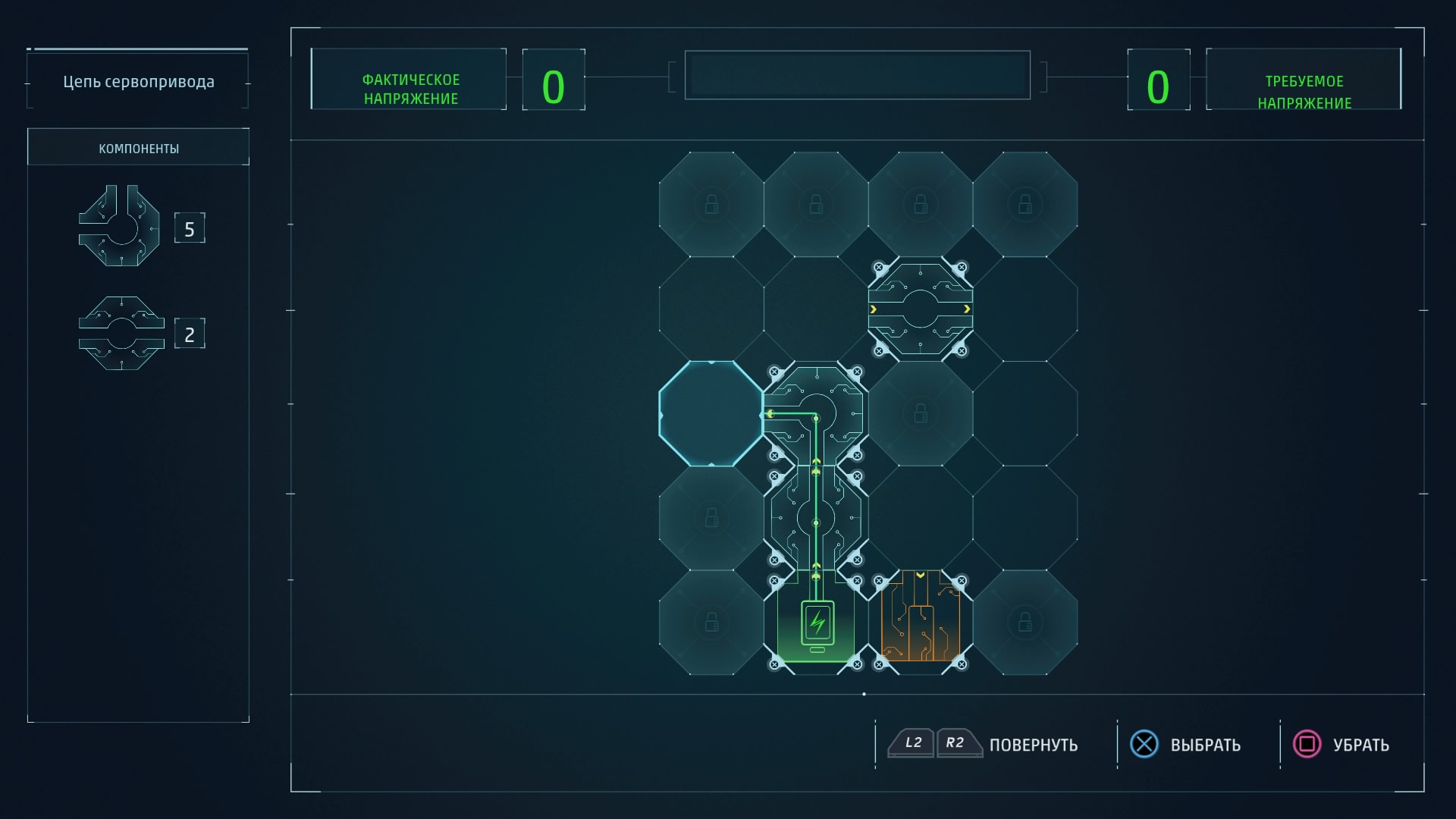The image size is (1456, 819).
Task: Click the highlighted empty cyan-bordered board tile
Action: 711,413
